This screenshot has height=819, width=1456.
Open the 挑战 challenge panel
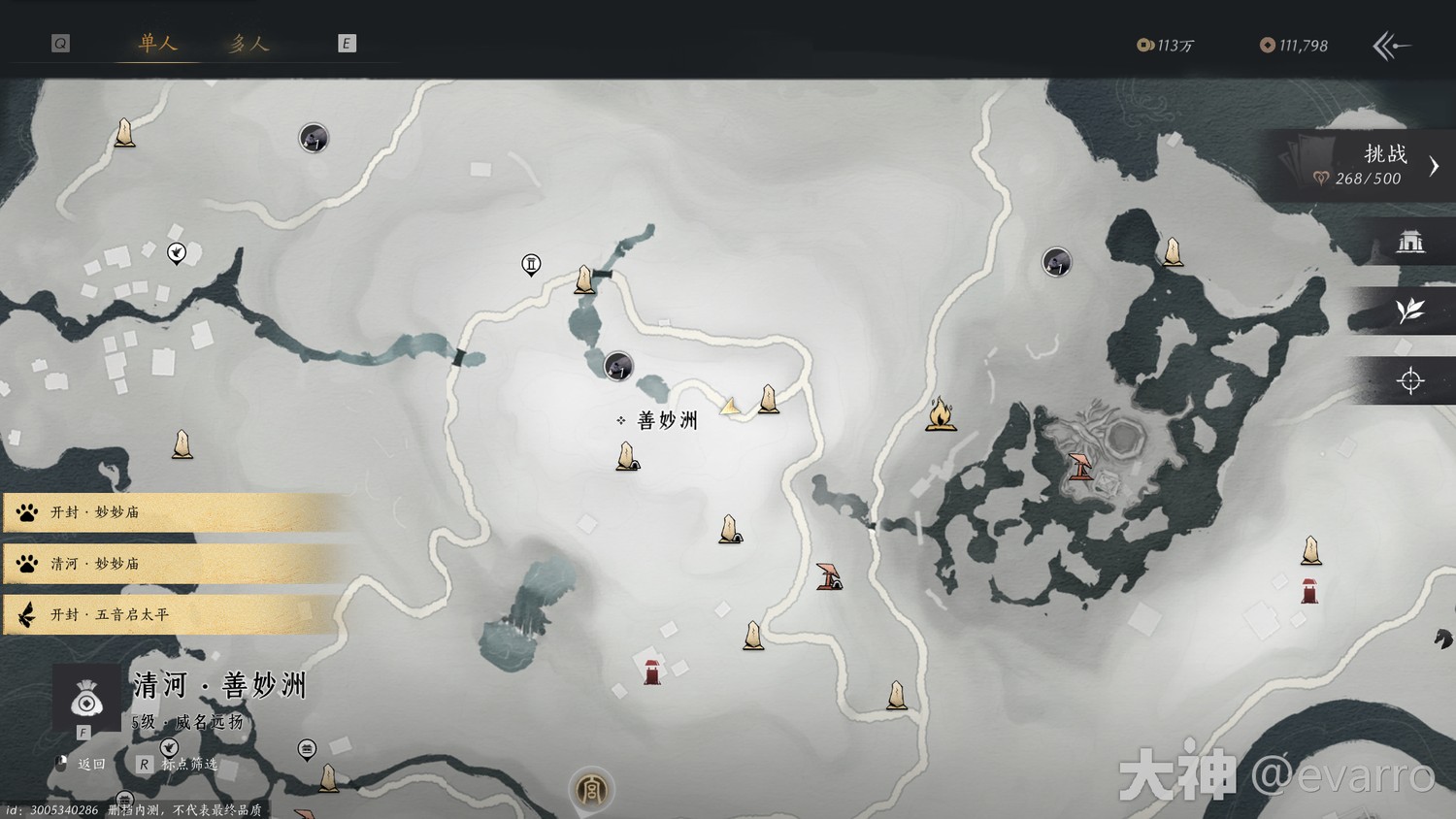(x=1369, y=165)
